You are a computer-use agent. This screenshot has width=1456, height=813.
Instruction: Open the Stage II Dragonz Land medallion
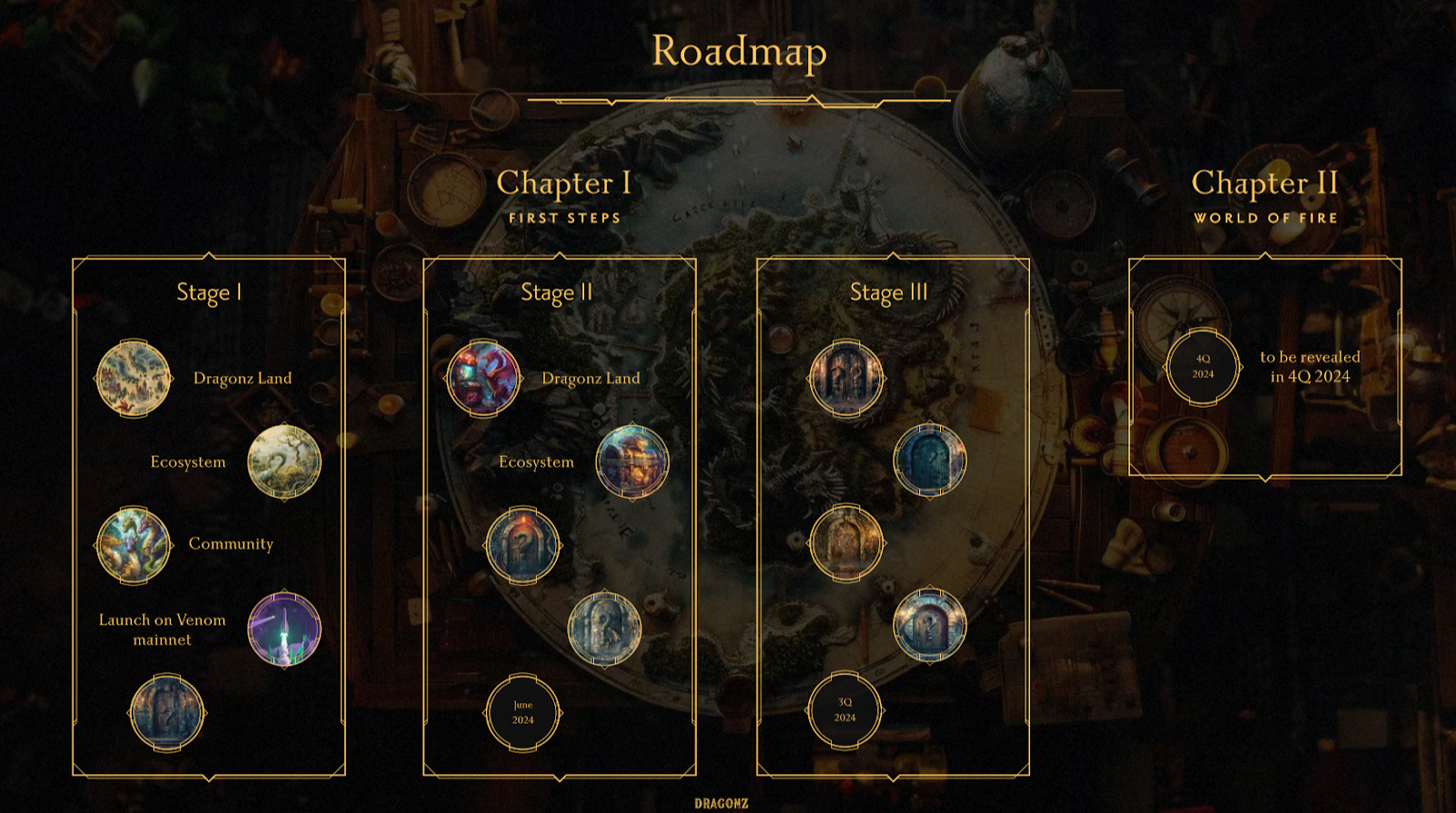pos(483,379)
